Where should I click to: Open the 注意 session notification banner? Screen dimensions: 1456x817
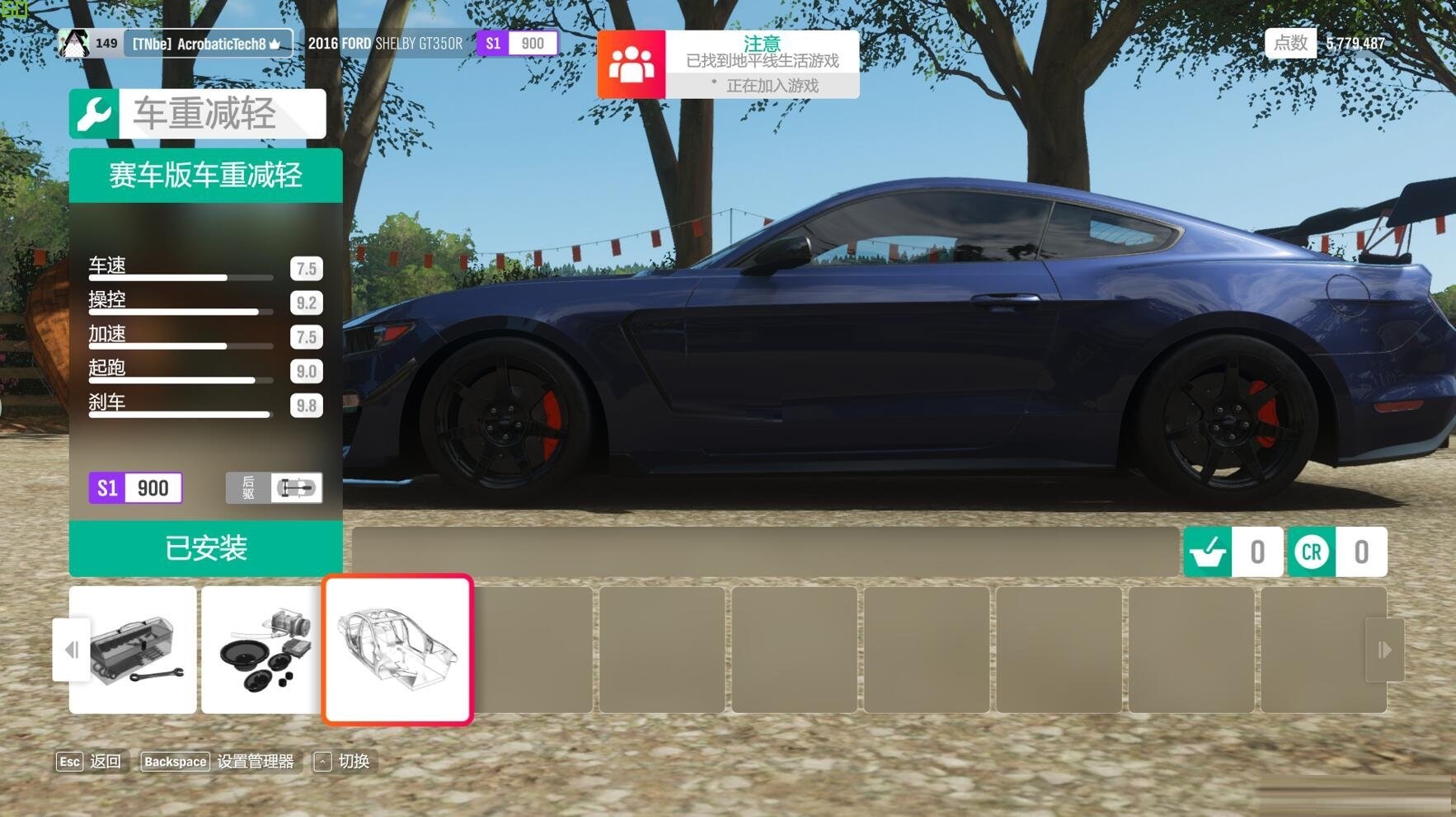coord(728,64)
